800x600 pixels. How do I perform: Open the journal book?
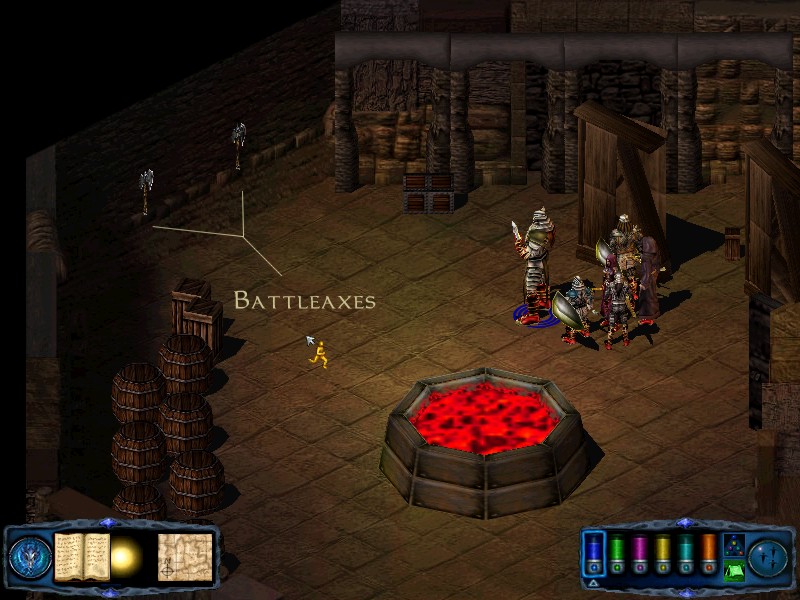click(82, 556)
